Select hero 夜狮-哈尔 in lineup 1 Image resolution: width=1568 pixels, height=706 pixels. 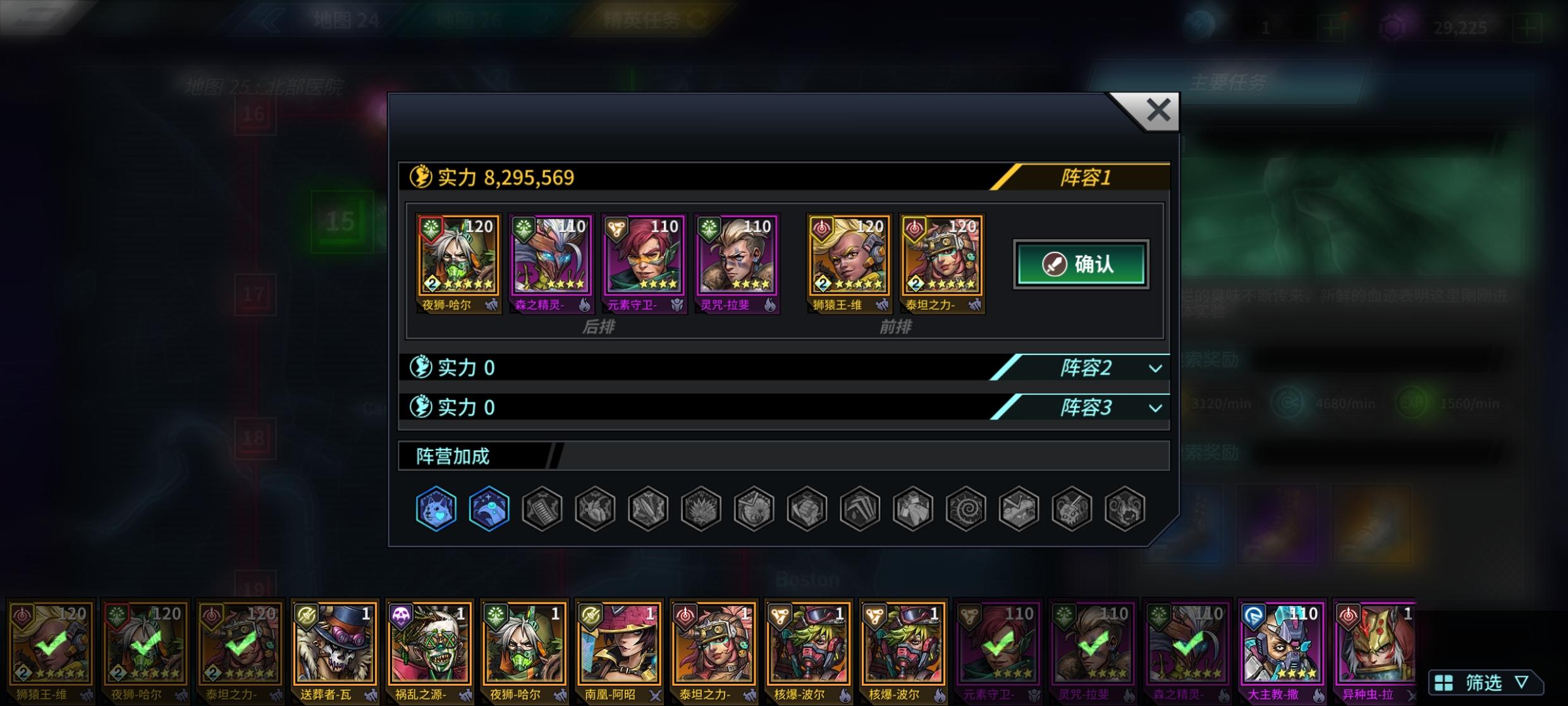[458, 259]
